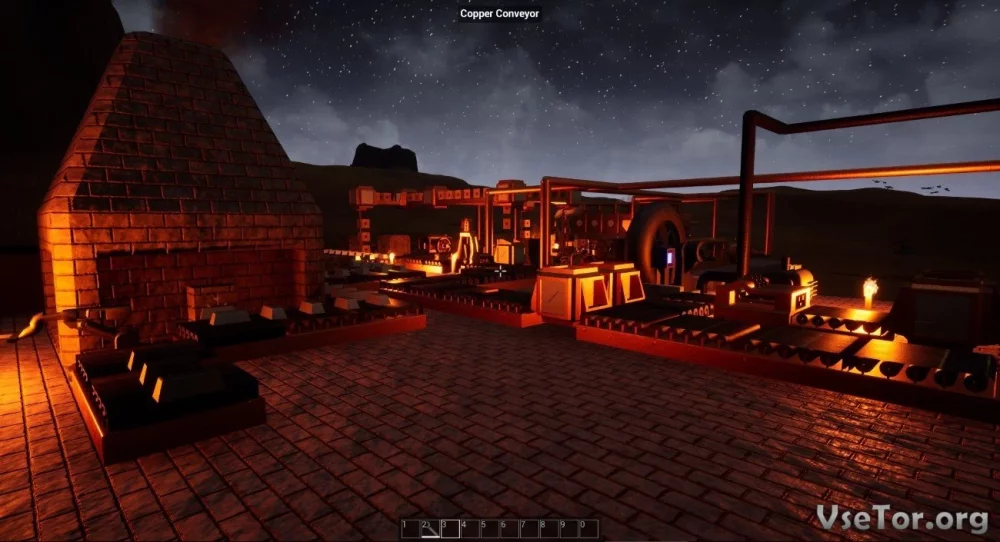Select hotbar slot number 1
Screen dimensions: 1000x542
click(x=410, y=528)
